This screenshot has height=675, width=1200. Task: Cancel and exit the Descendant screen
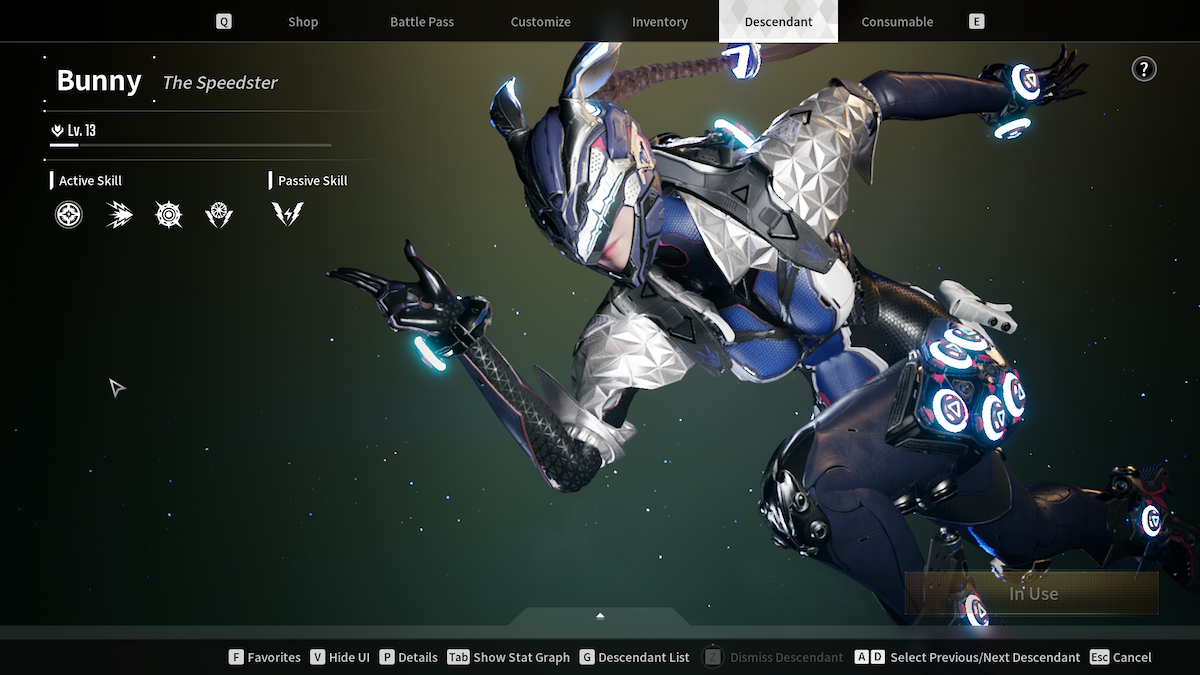[x=1121, y=657]
